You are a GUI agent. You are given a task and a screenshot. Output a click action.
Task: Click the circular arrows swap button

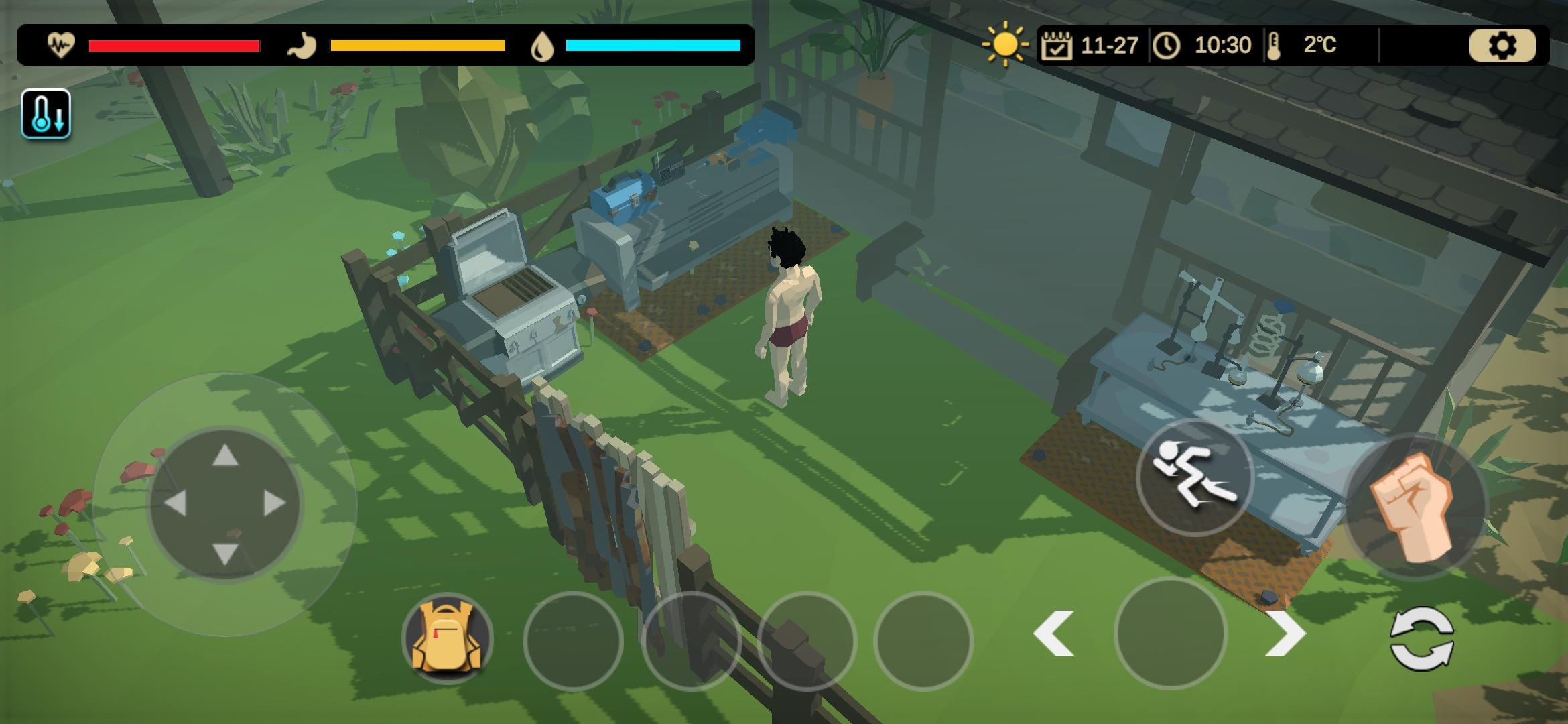coord(1422,638)
